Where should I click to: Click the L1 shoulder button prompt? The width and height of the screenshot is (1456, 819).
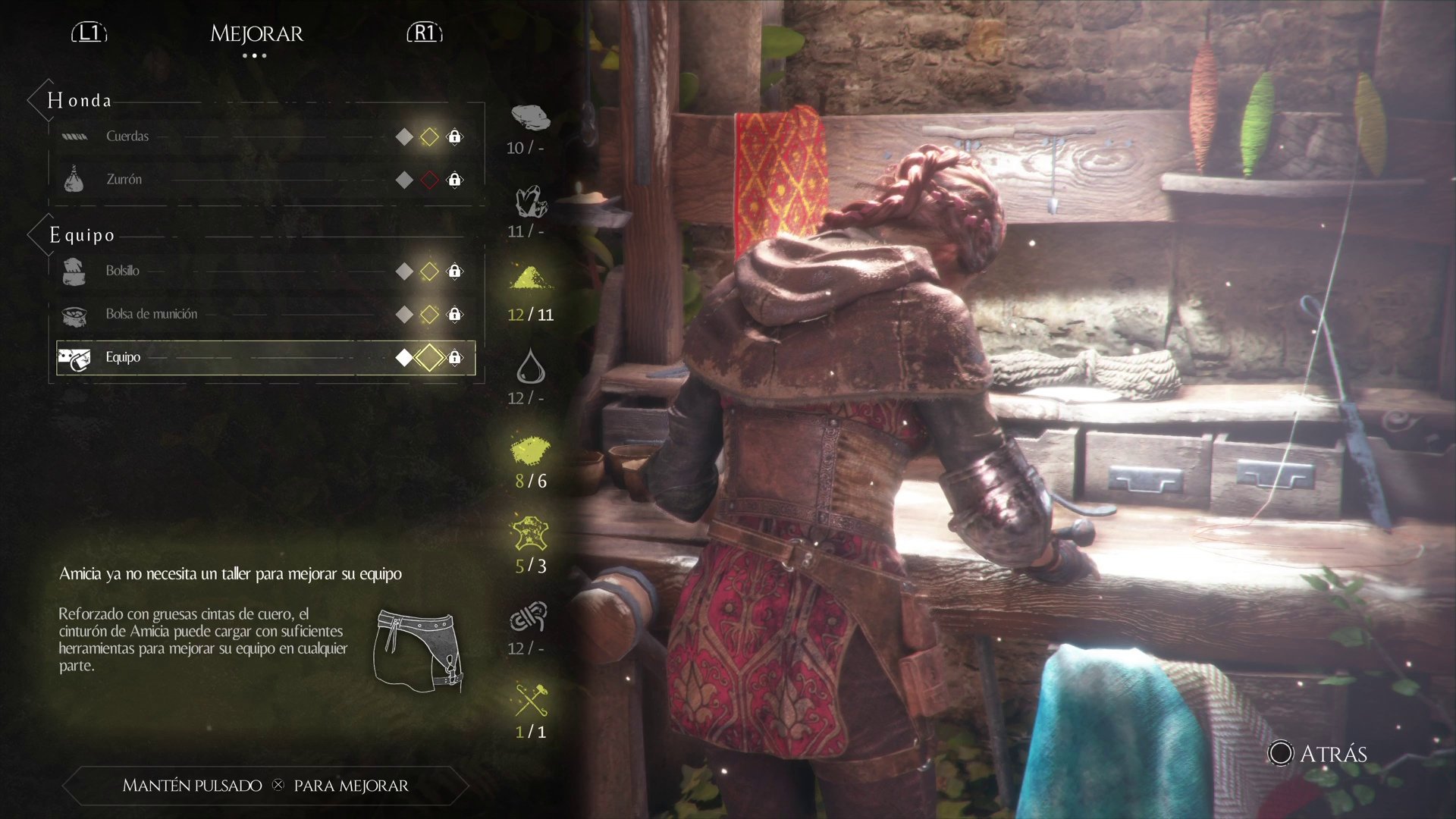click(88, 33)
